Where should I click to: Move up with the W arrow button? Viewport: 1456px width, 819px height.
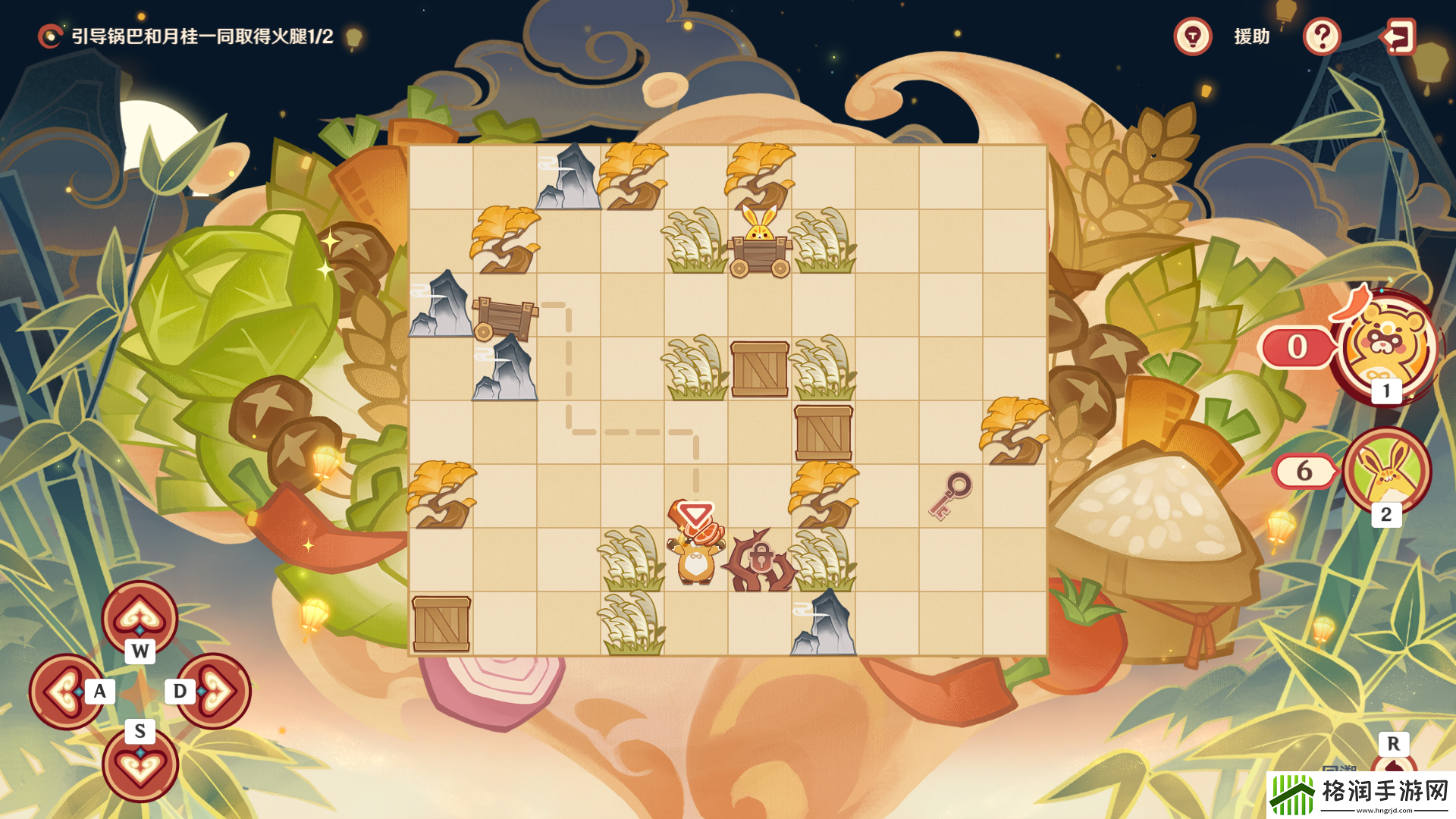pyautogui.click(x=140, y=617)
